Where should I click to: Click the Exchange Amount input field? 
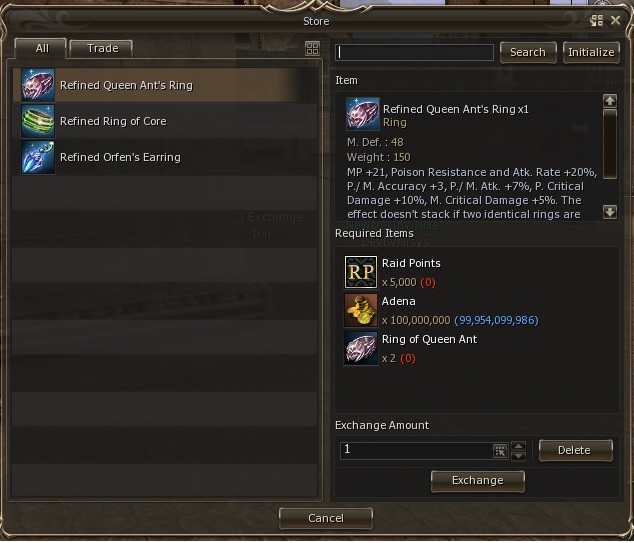pyautogui.click(x=415, y=451)
